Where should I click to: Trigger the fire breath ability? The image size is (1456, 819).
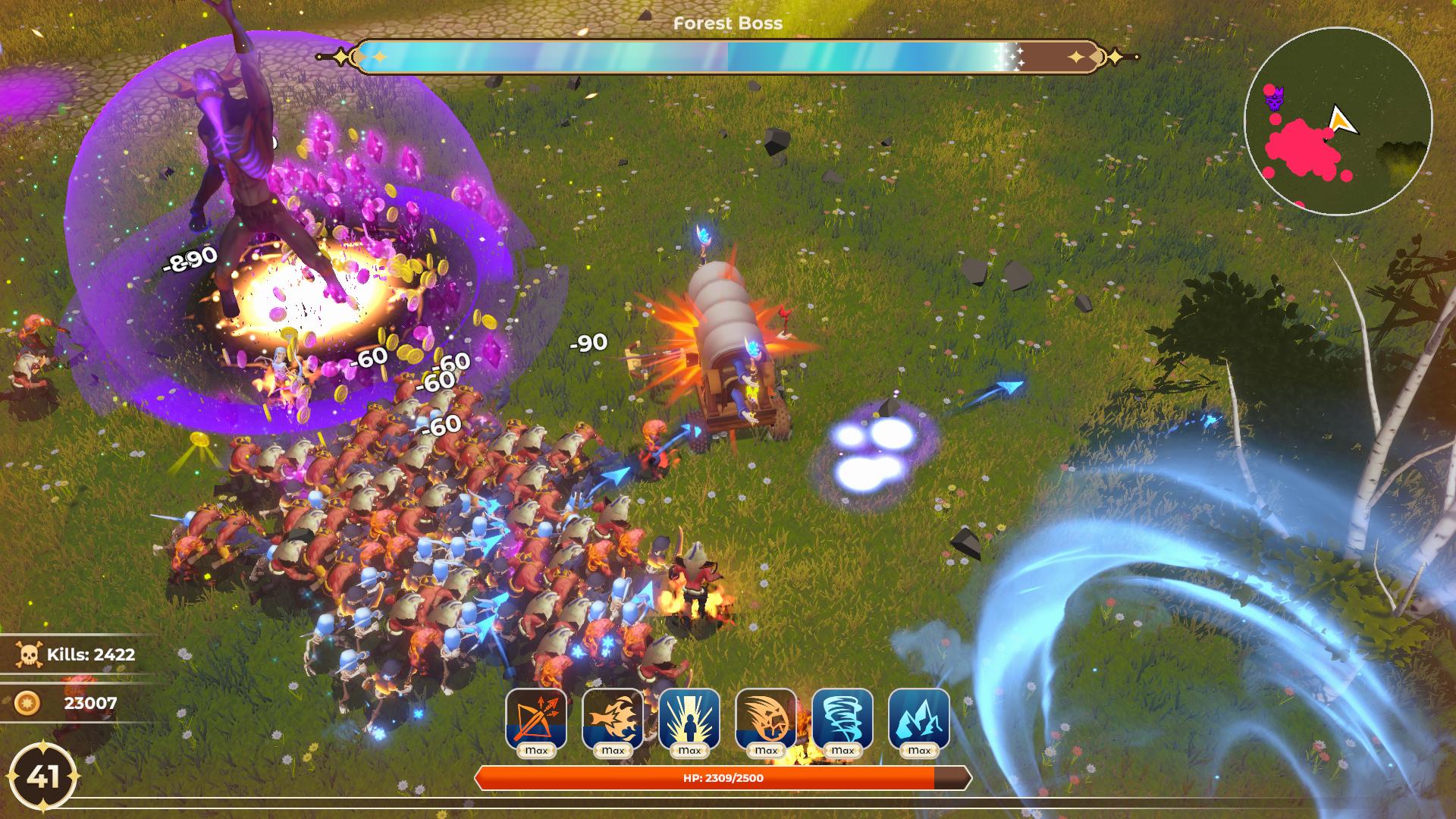point(613,718)
